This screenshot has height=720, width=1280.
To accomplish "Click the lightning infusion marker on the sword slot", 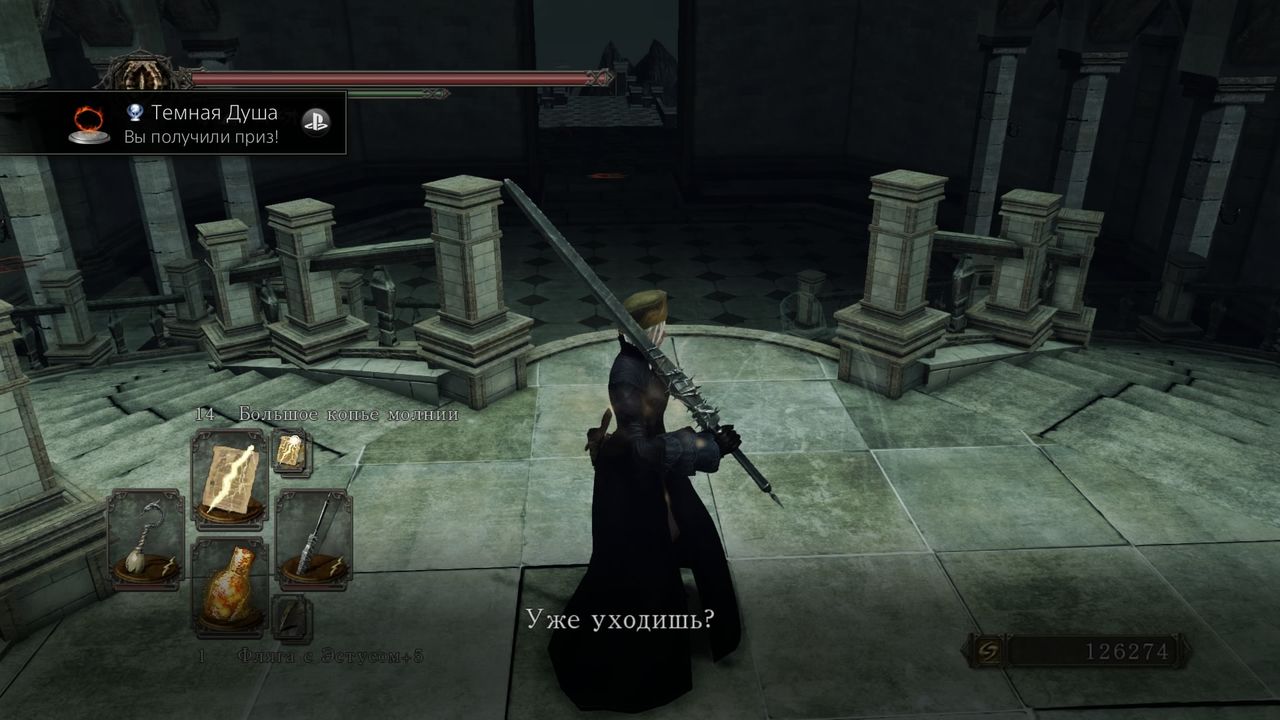I will pyautogui.click(x=335, y=565).
